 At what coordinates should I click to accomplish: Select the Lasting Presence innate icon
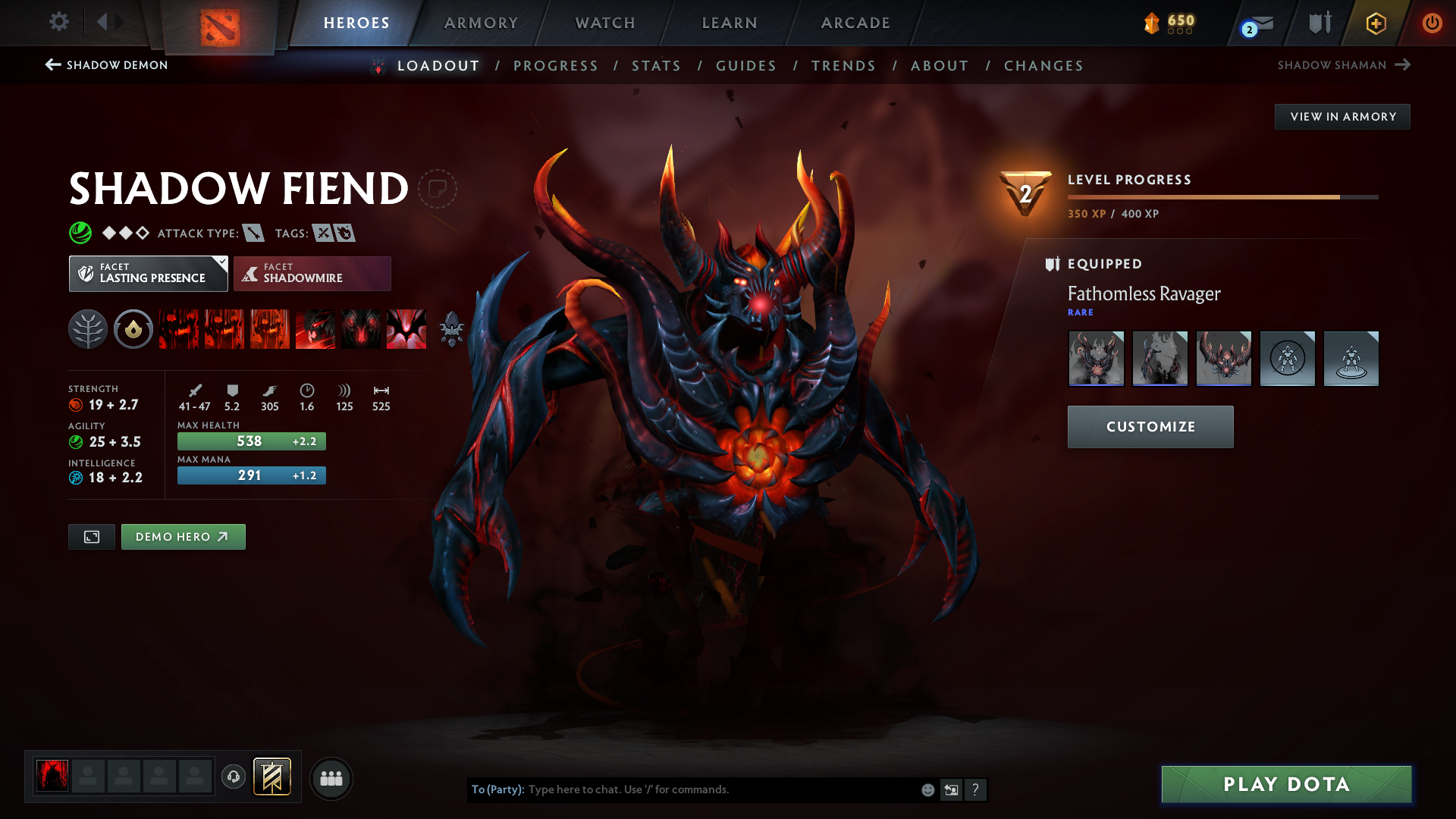pos(133,329)
